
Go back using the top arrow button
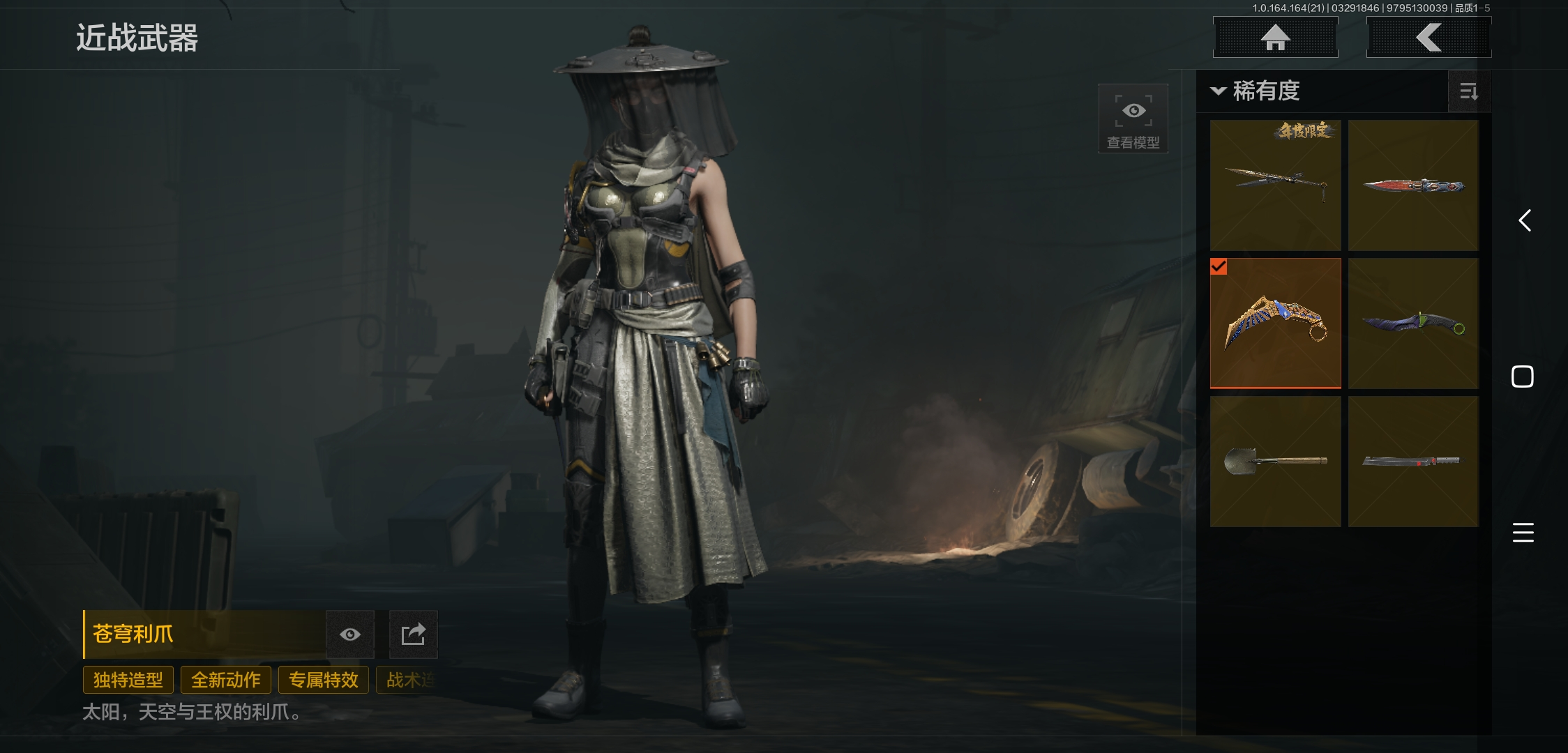pyautogui.click(x=1428, y=38)
